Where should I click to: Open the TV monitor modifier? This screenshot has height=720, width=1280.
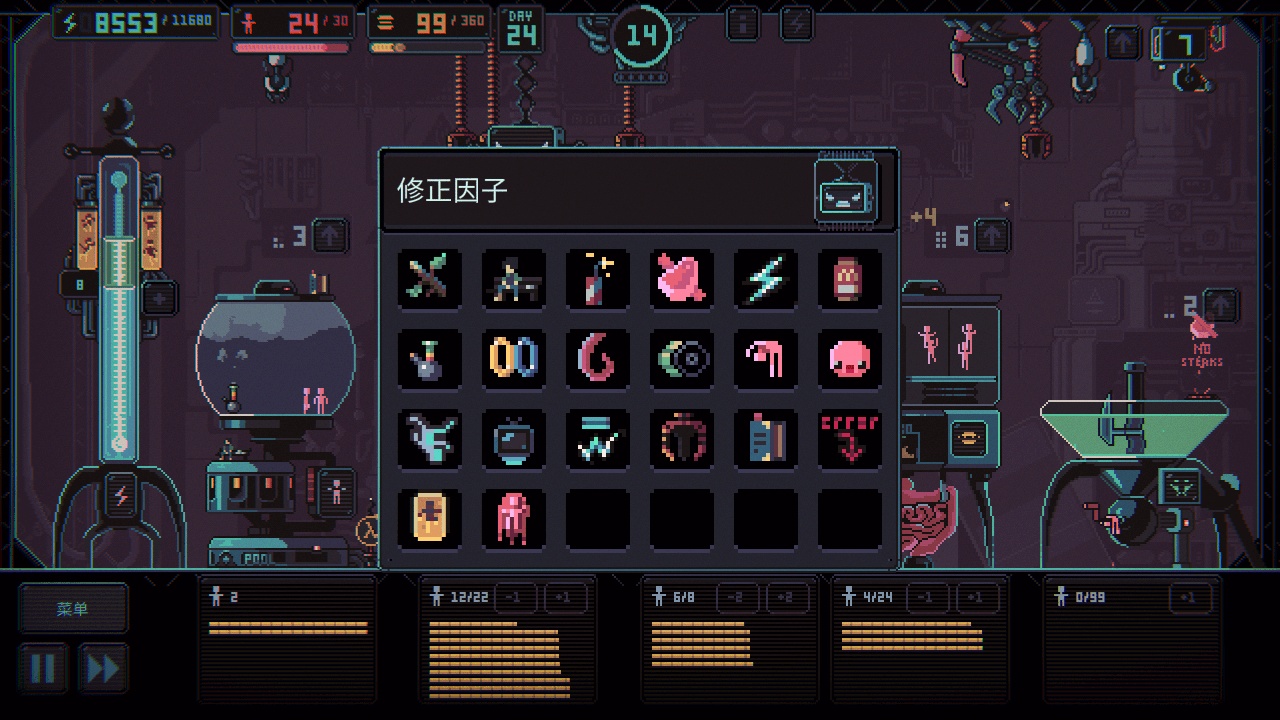point(513,439)
